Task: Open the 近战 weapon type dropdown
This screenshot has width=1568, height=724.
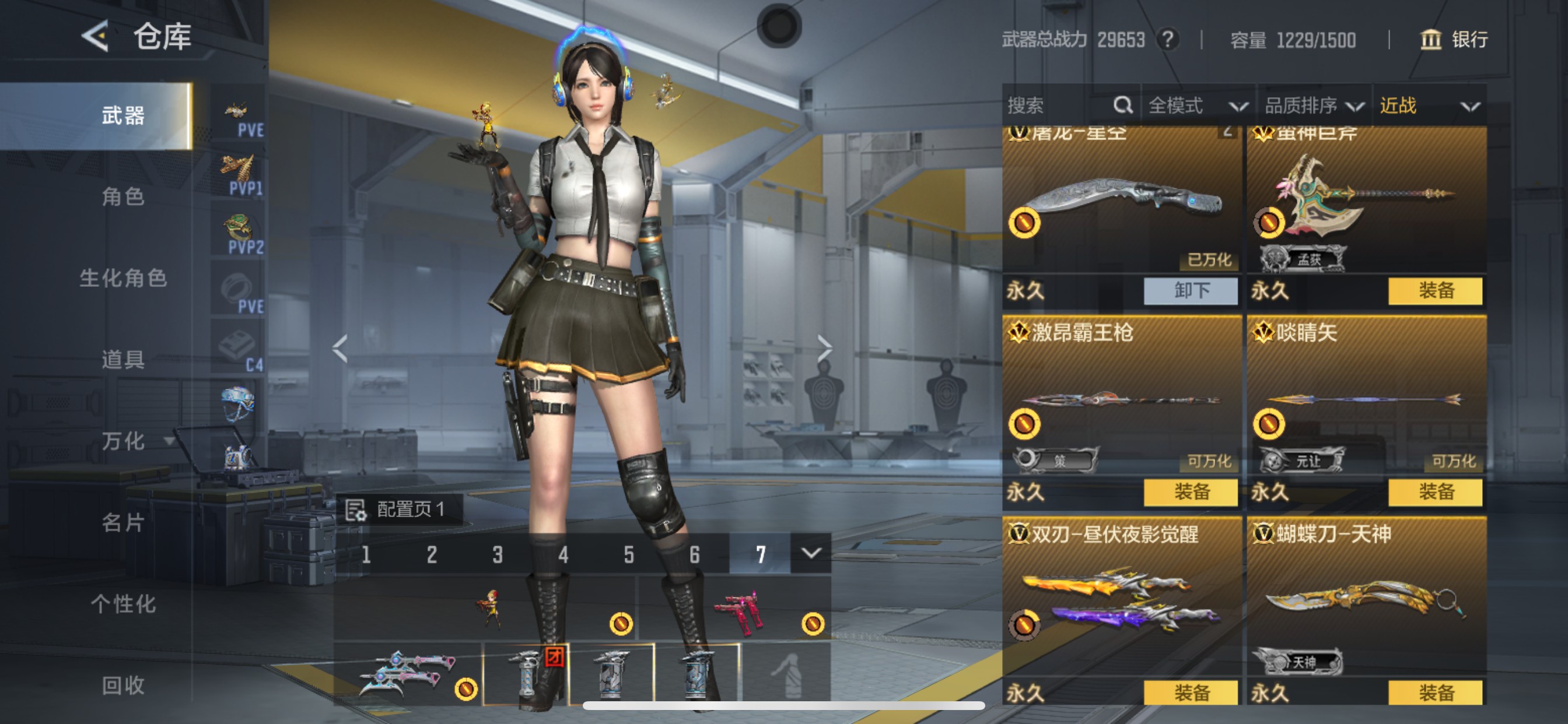Action: [x=1428, y=106]
